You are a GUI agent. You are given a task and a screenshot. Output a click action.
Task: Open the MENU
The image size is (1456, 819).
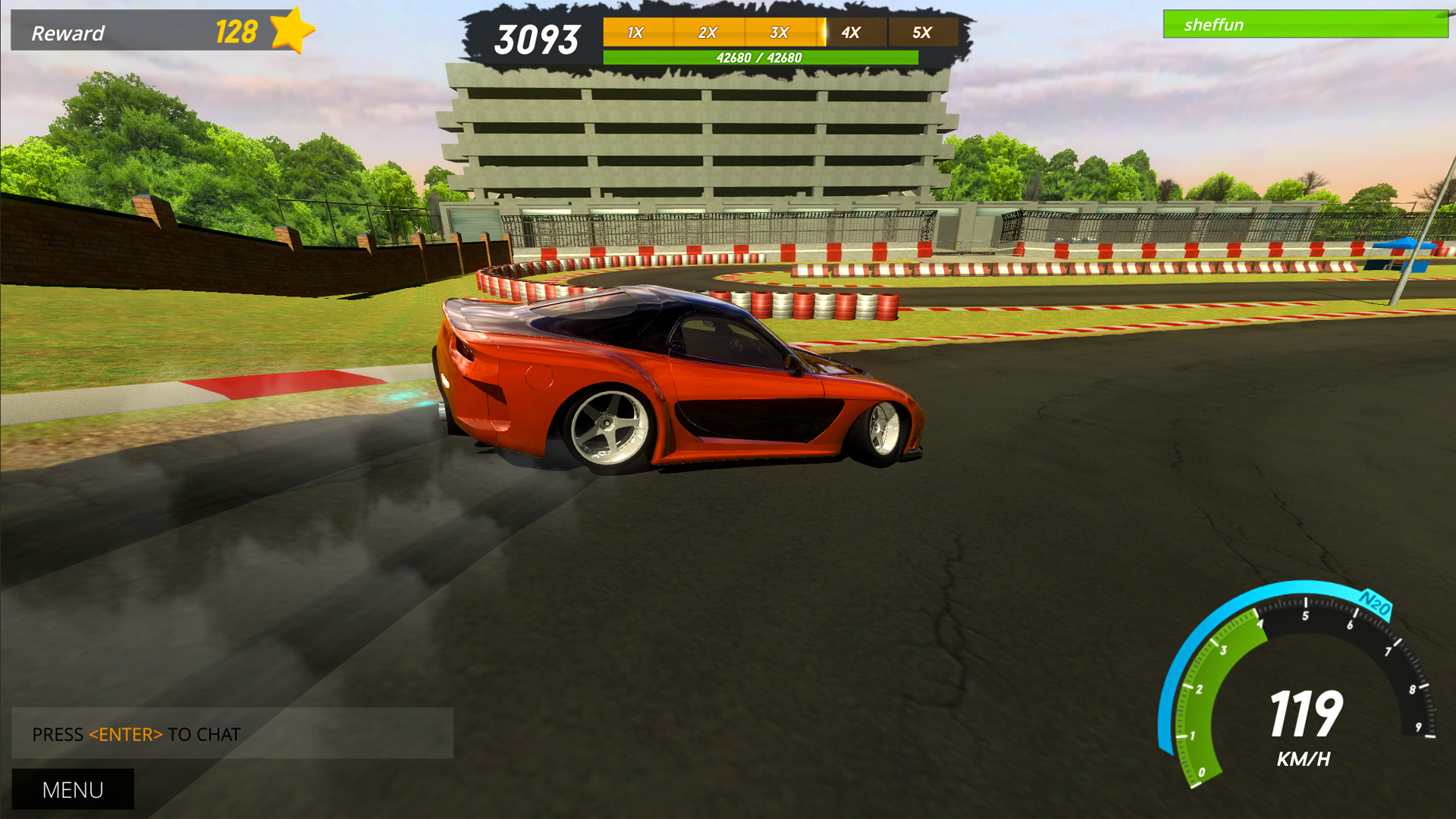[x=72, y=789]
